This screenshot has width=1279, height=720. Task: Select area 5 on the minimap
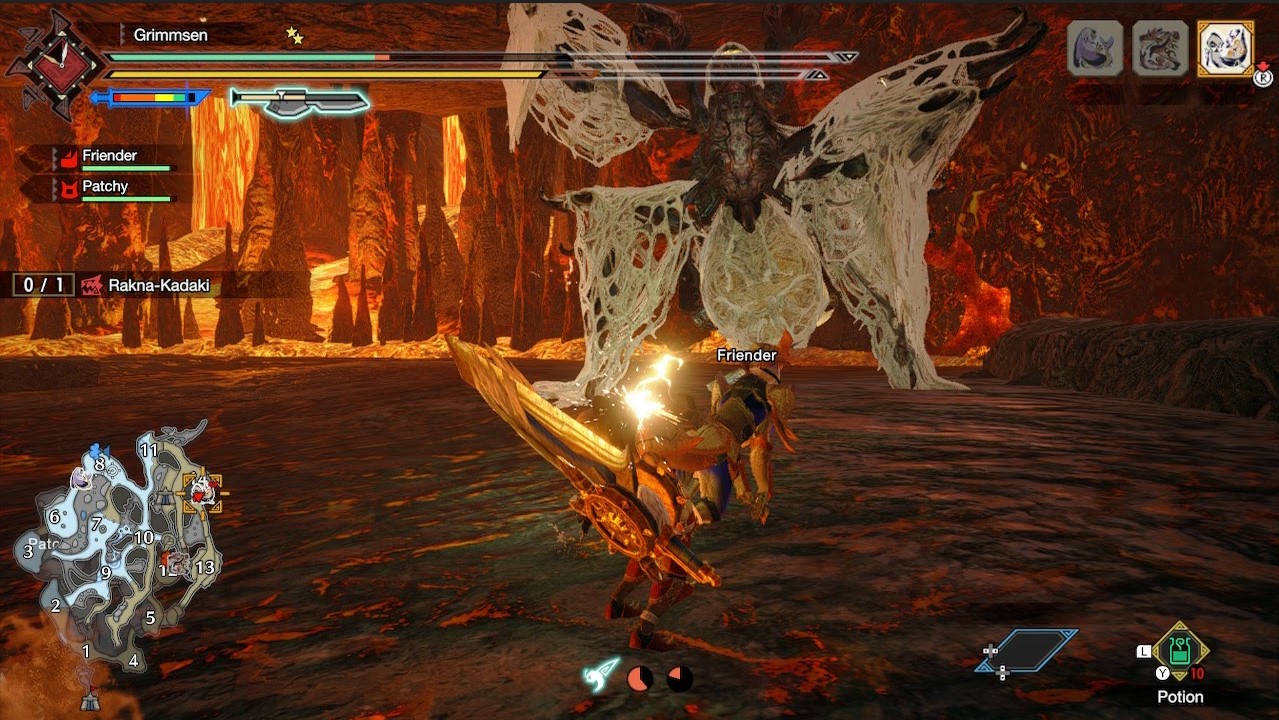coord(150,617)
